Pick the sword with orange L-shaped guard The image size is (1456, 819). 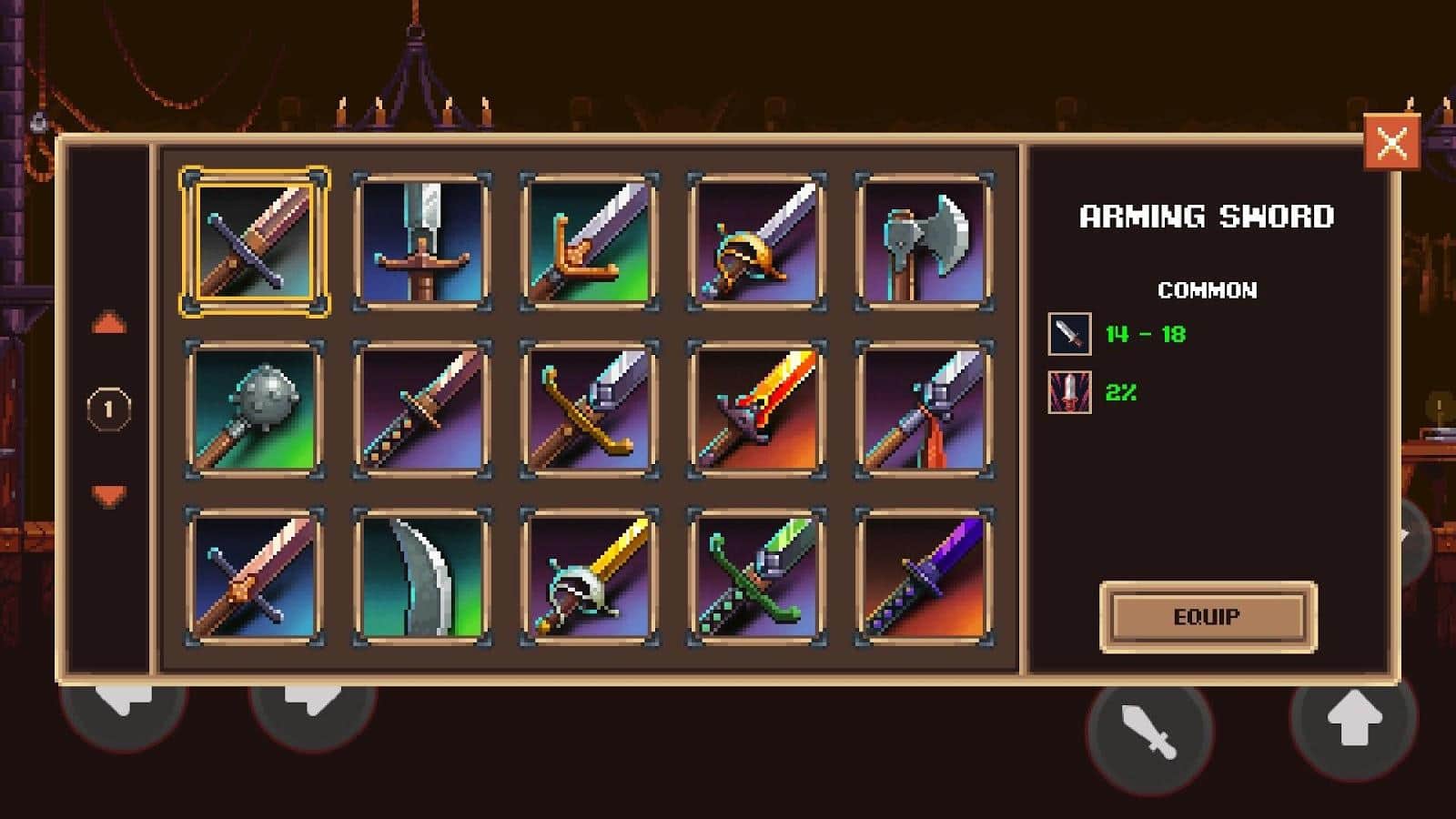coord(590,242)
